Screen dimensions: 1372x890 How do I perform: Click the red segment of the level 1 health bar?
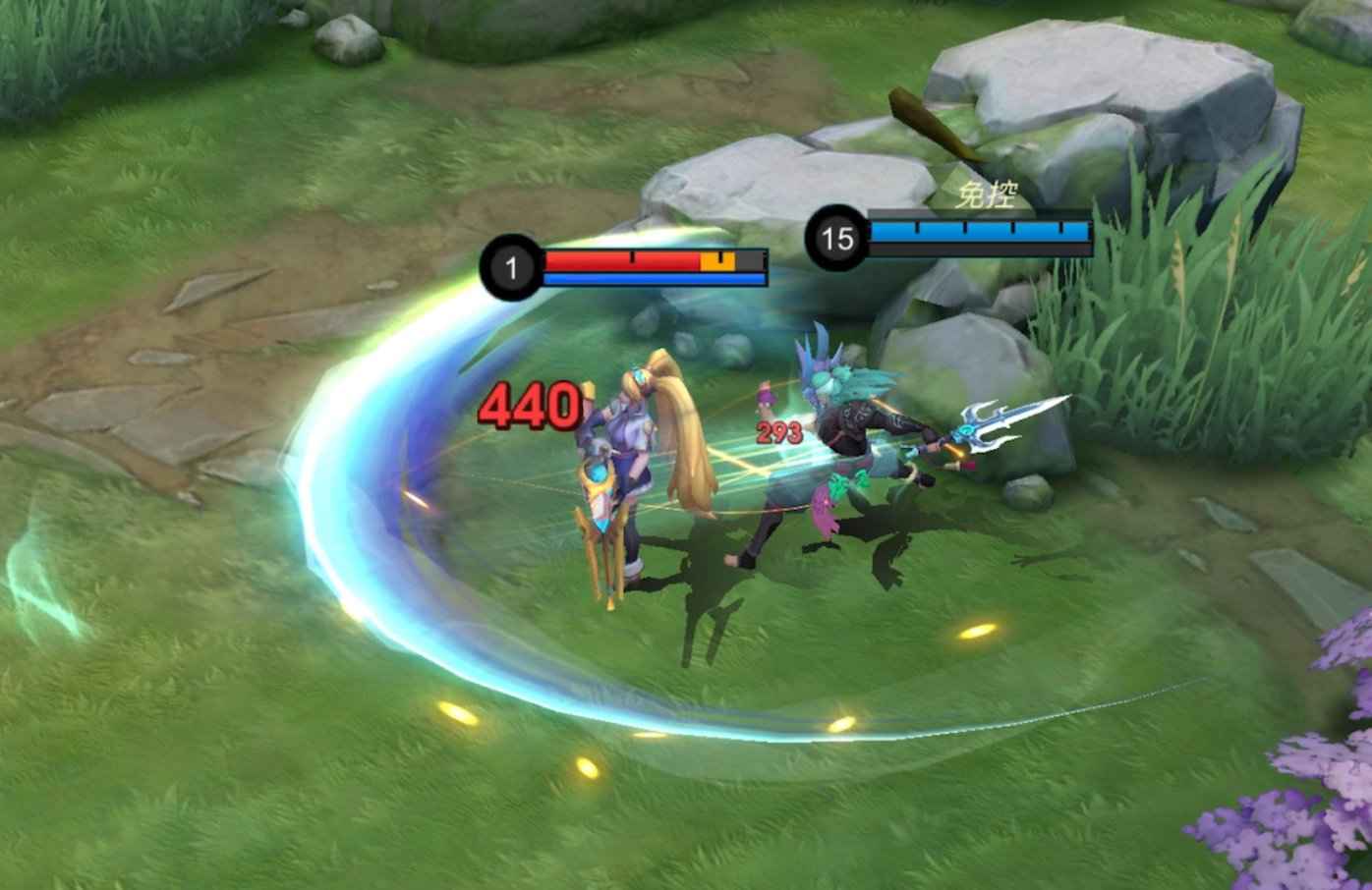click(619, 260)
